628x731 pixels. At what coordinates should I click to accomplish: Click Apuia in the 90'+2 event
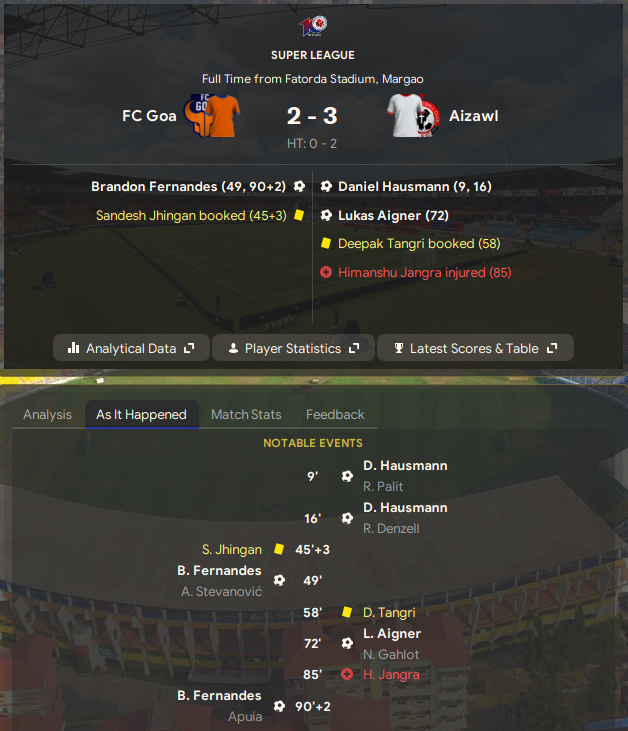tap(245, 716)
